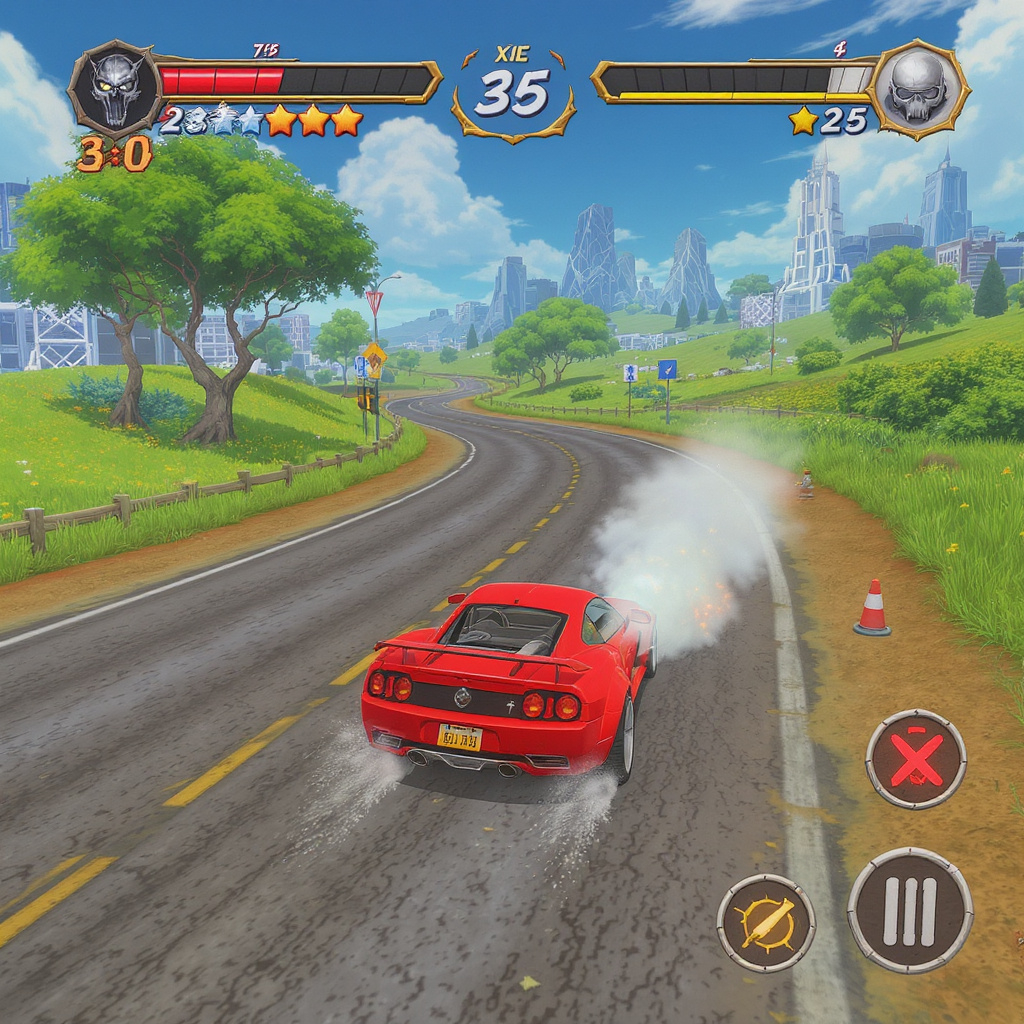Select the silver skull opponent portrait
Screen dimensions: 1024x1024
click(x=917, y=90)
